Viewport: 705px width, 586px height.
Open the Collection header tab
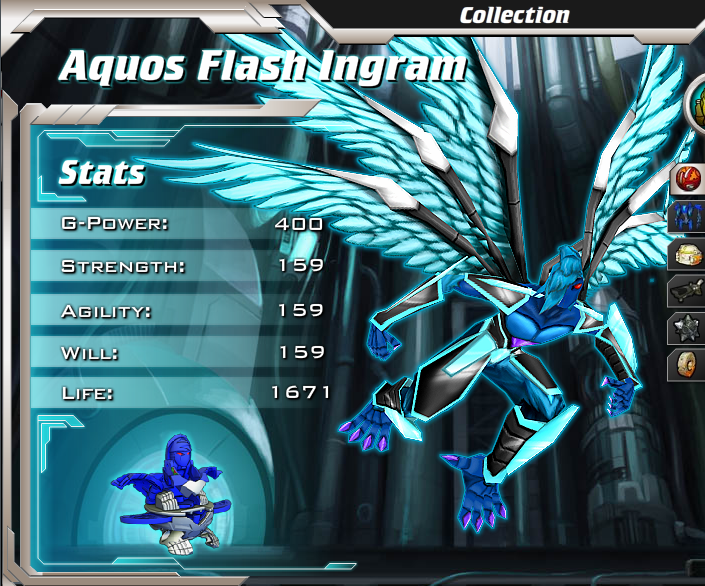[514, 15]
